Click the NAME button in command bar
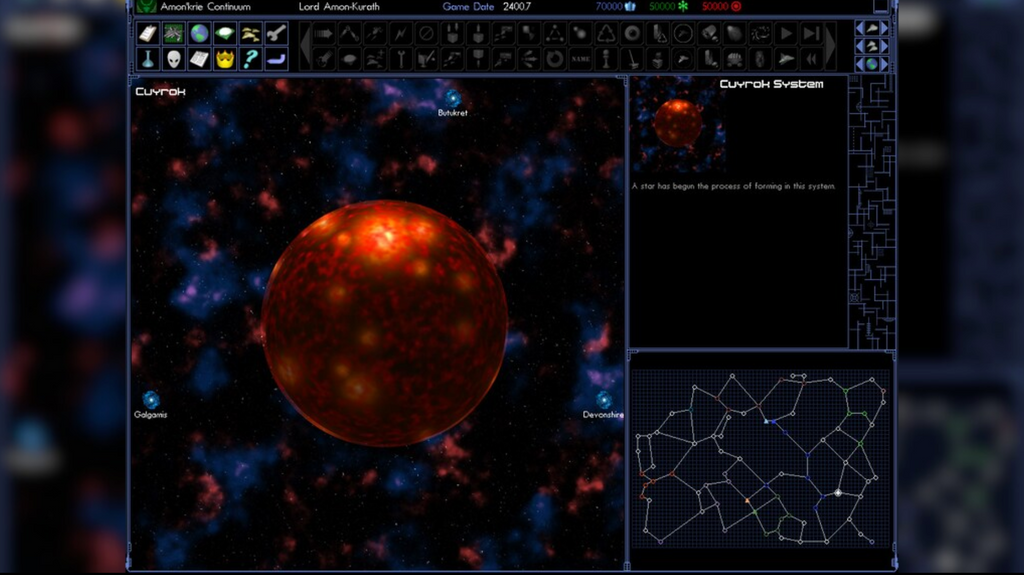 pos(580,59)
